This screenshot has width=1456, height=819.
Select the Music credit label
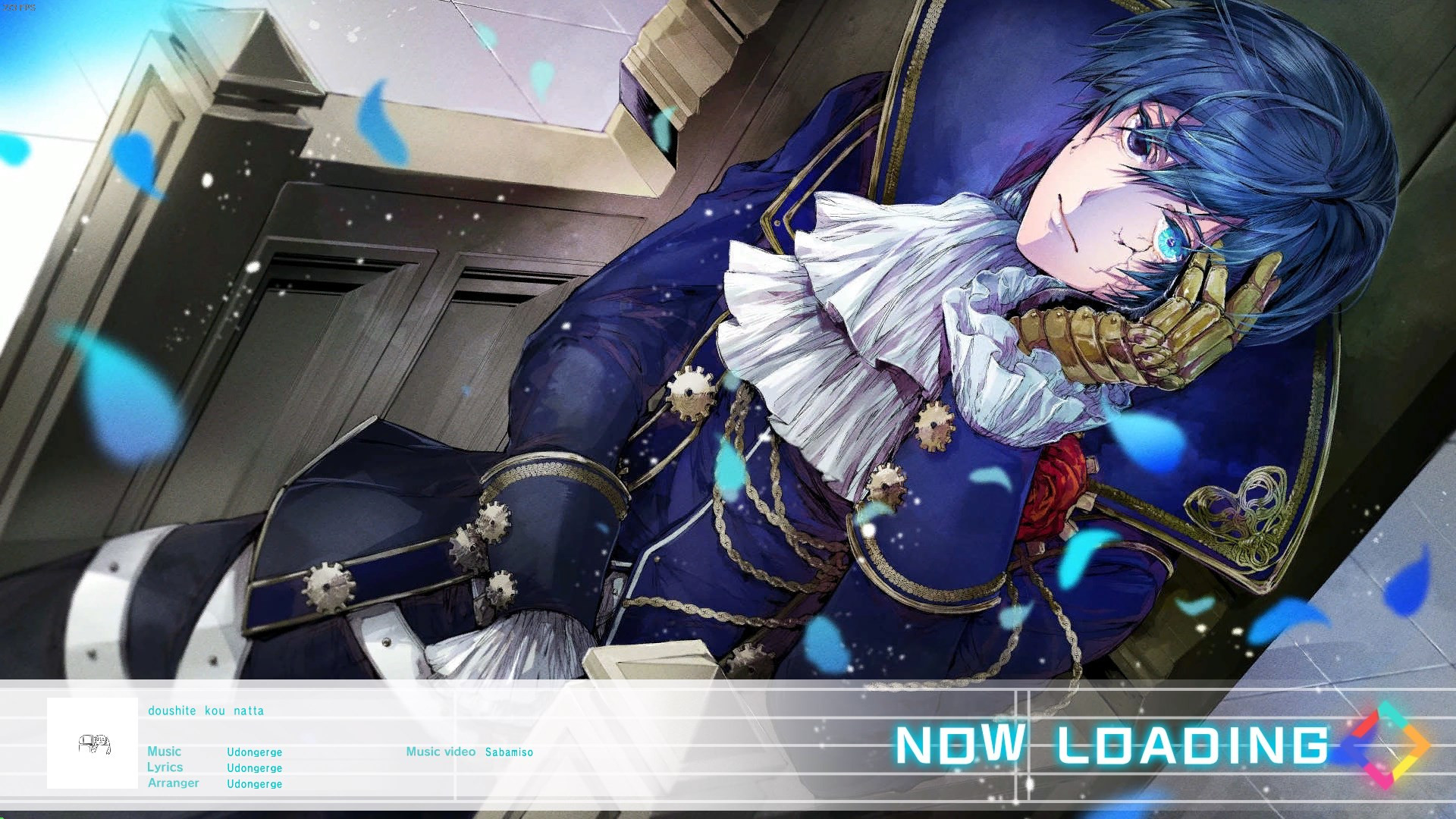165,752
